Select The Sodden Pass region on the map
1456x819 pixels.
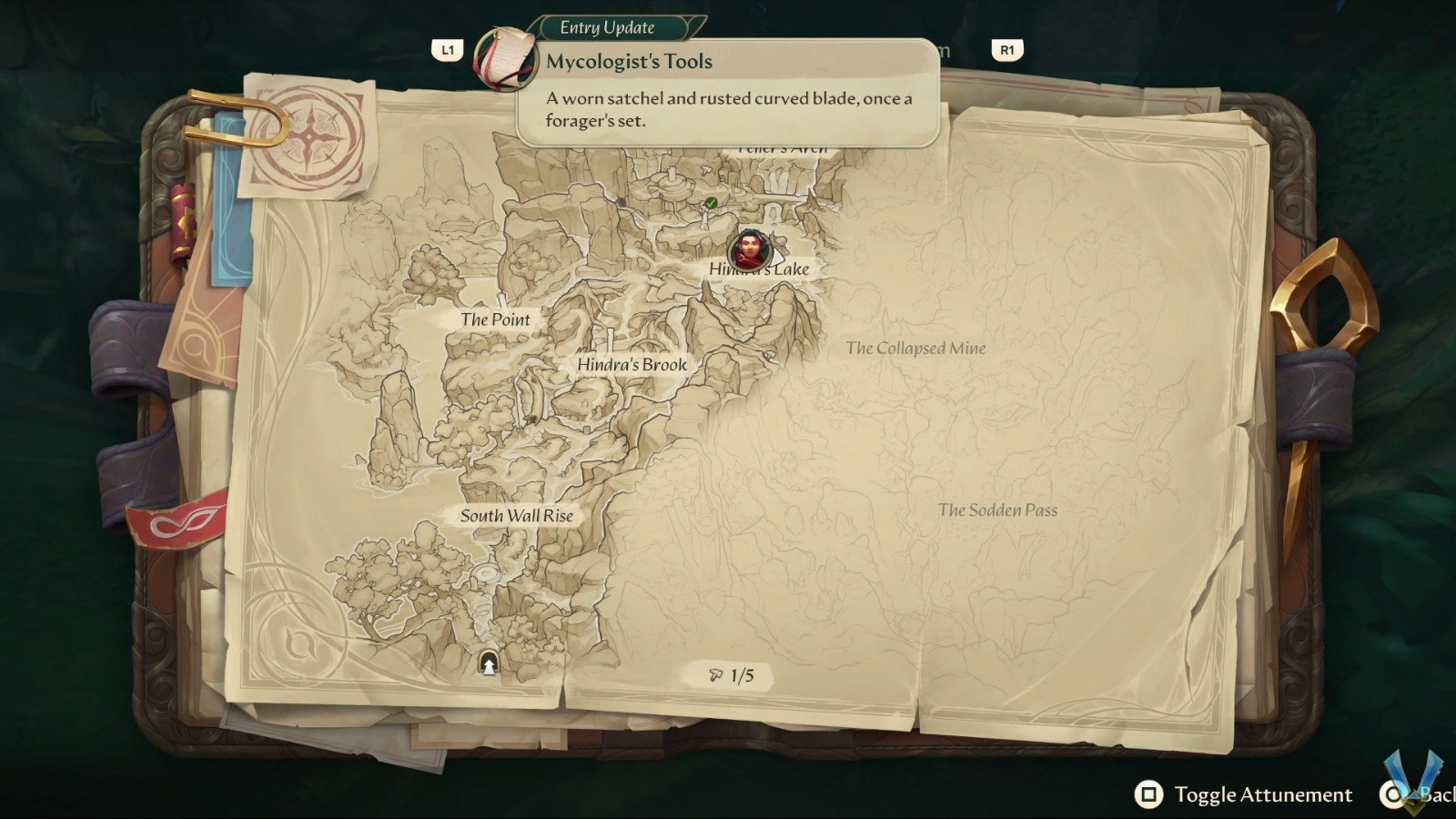[x=998, y=511]
